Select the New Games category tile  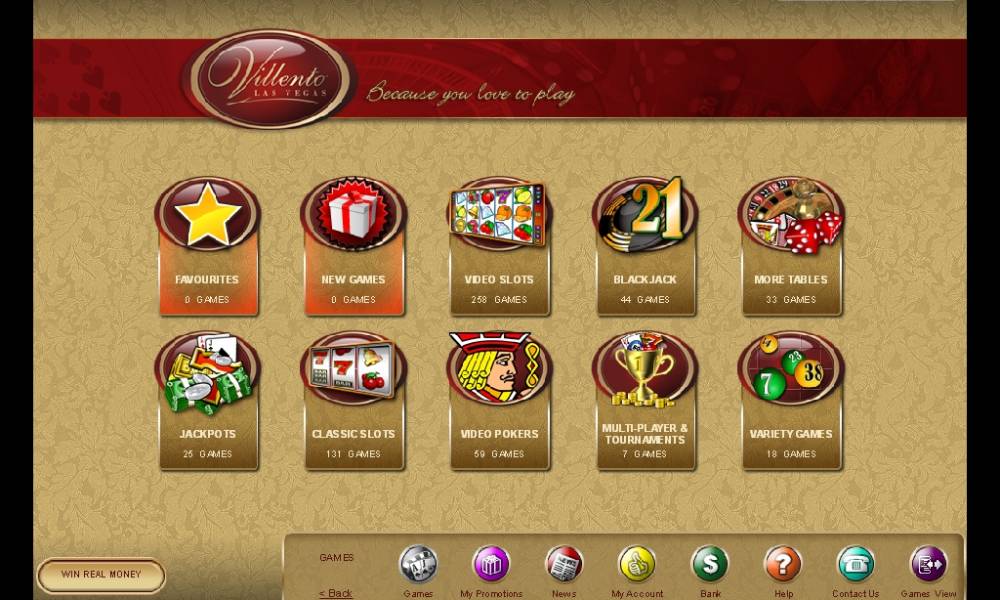[x=354, y=248]
